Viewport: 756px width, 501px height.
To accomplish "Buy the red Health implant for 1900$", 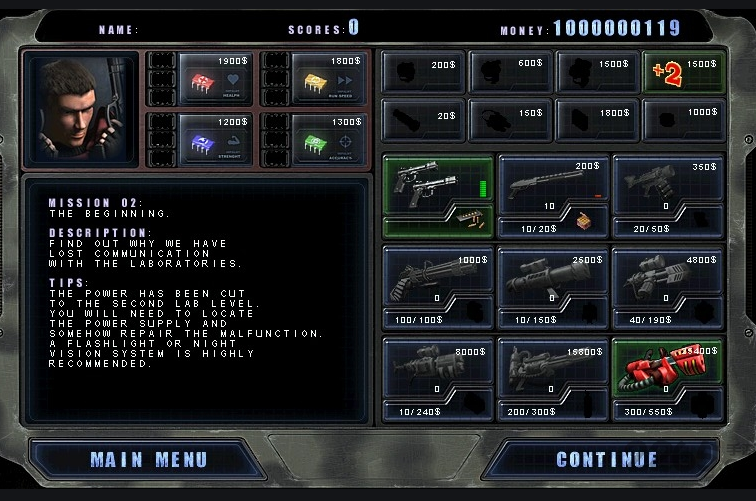I will pyautogui.click(x=215, y=76).
